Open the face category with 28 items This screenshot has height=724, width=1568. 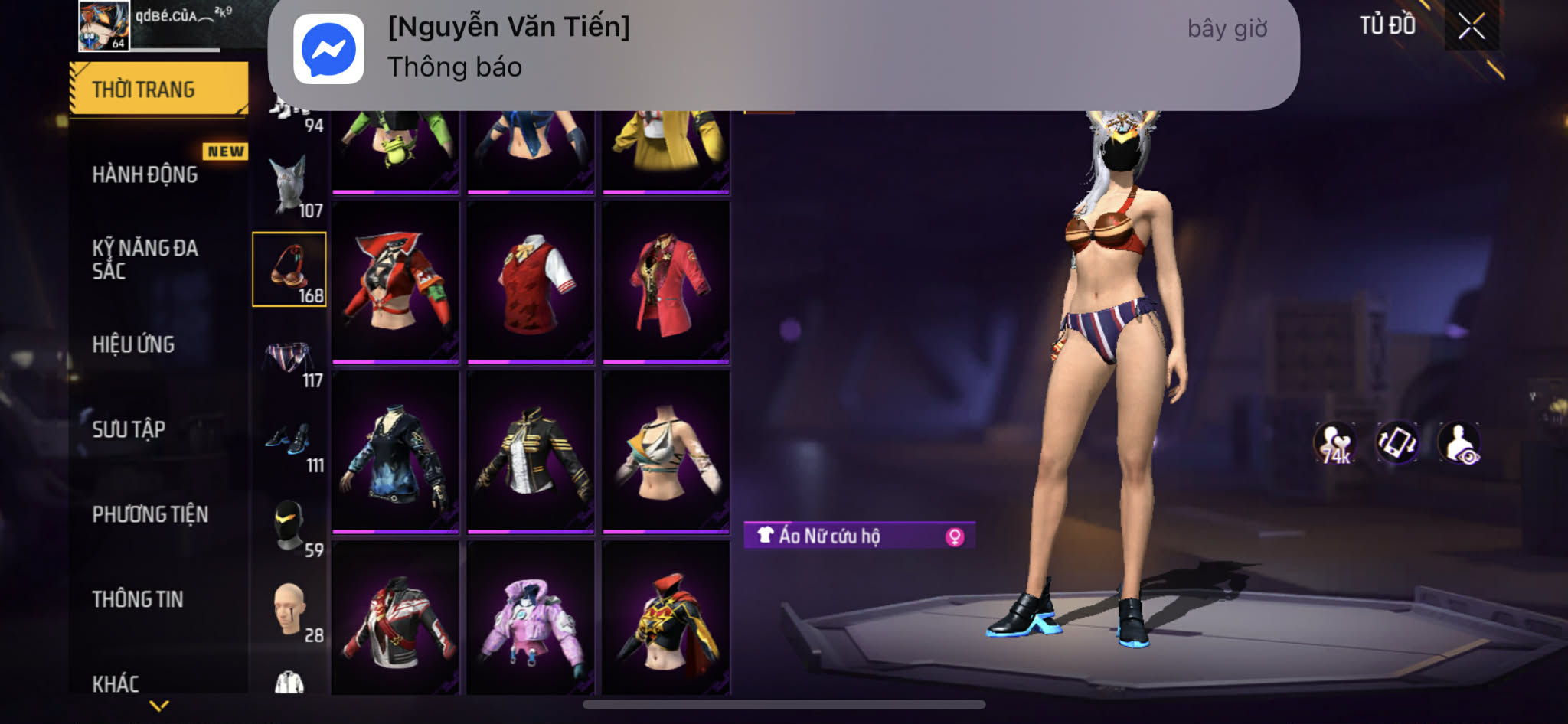[x=289, y=612]
